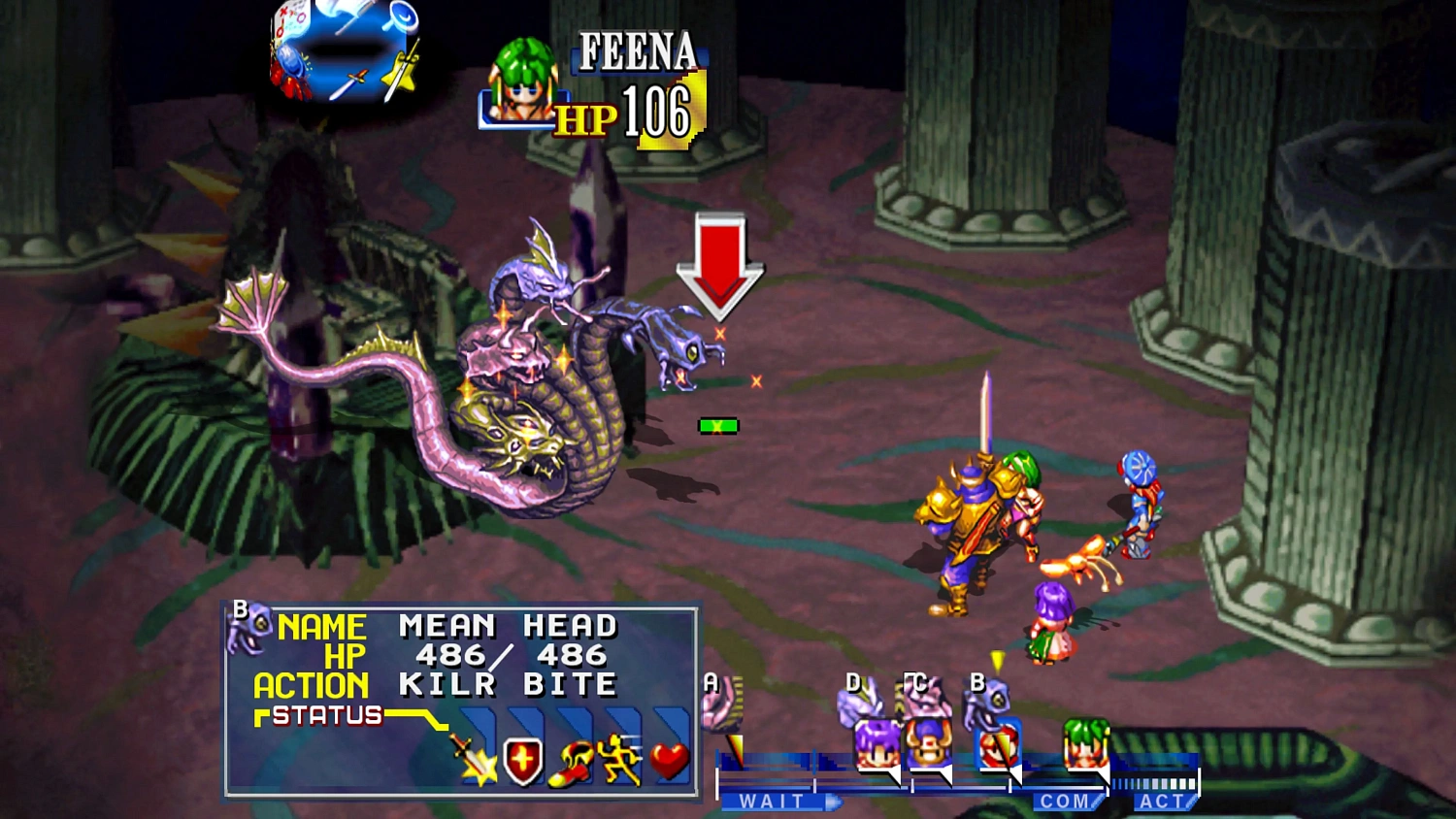Open the combo critical command with star icon
The width and height of the screenshot is (1456, 819).
point(400,72)
